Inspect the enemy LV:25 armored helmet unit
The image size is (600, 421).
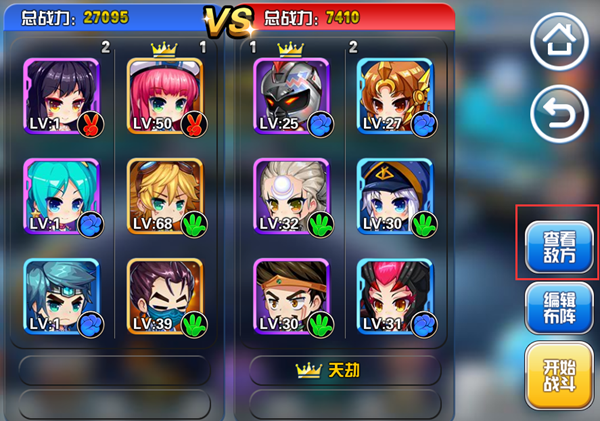tap(291, 96)
